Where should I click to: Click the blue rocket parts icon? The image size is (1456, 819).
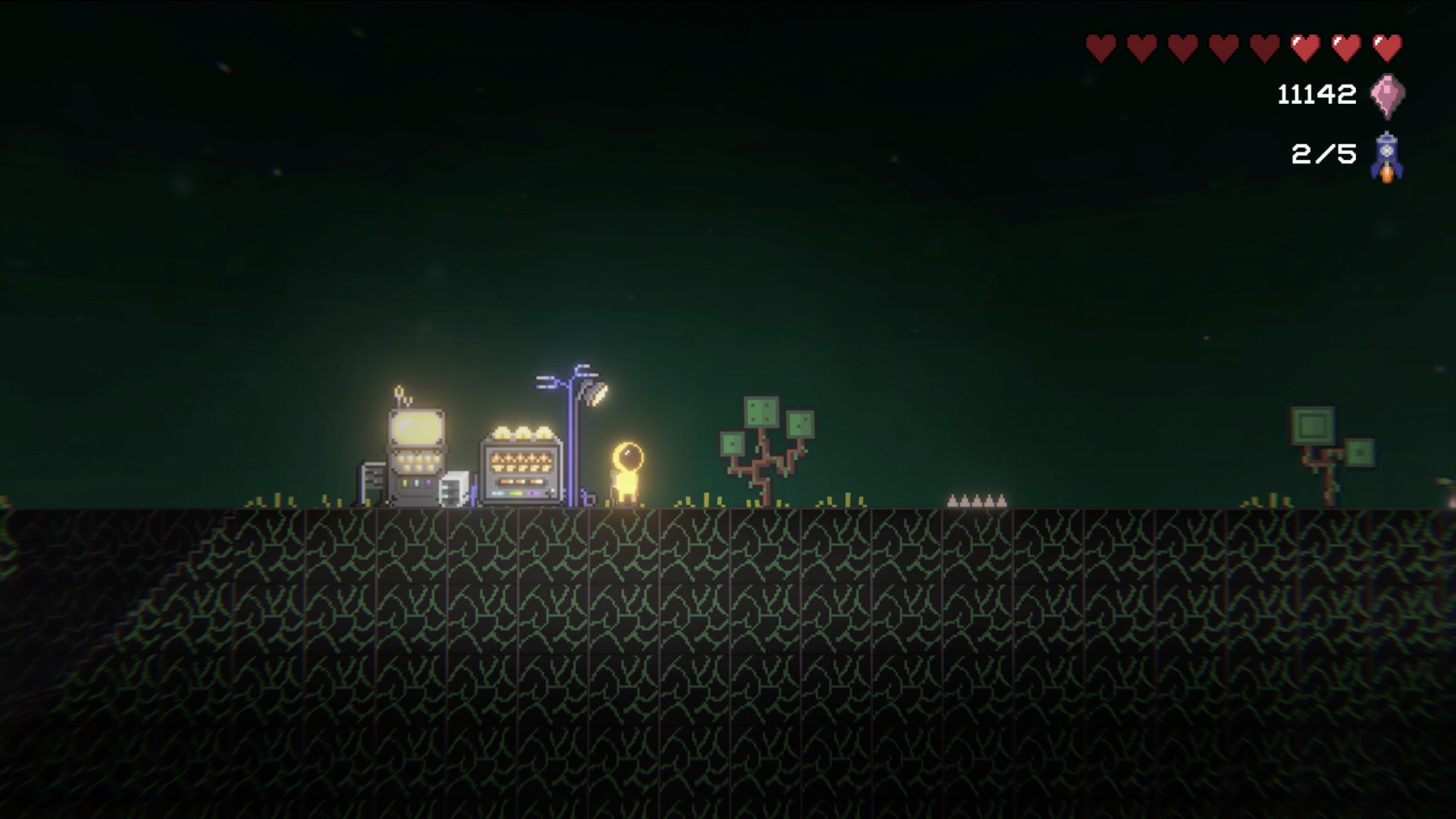[1386, 157]
